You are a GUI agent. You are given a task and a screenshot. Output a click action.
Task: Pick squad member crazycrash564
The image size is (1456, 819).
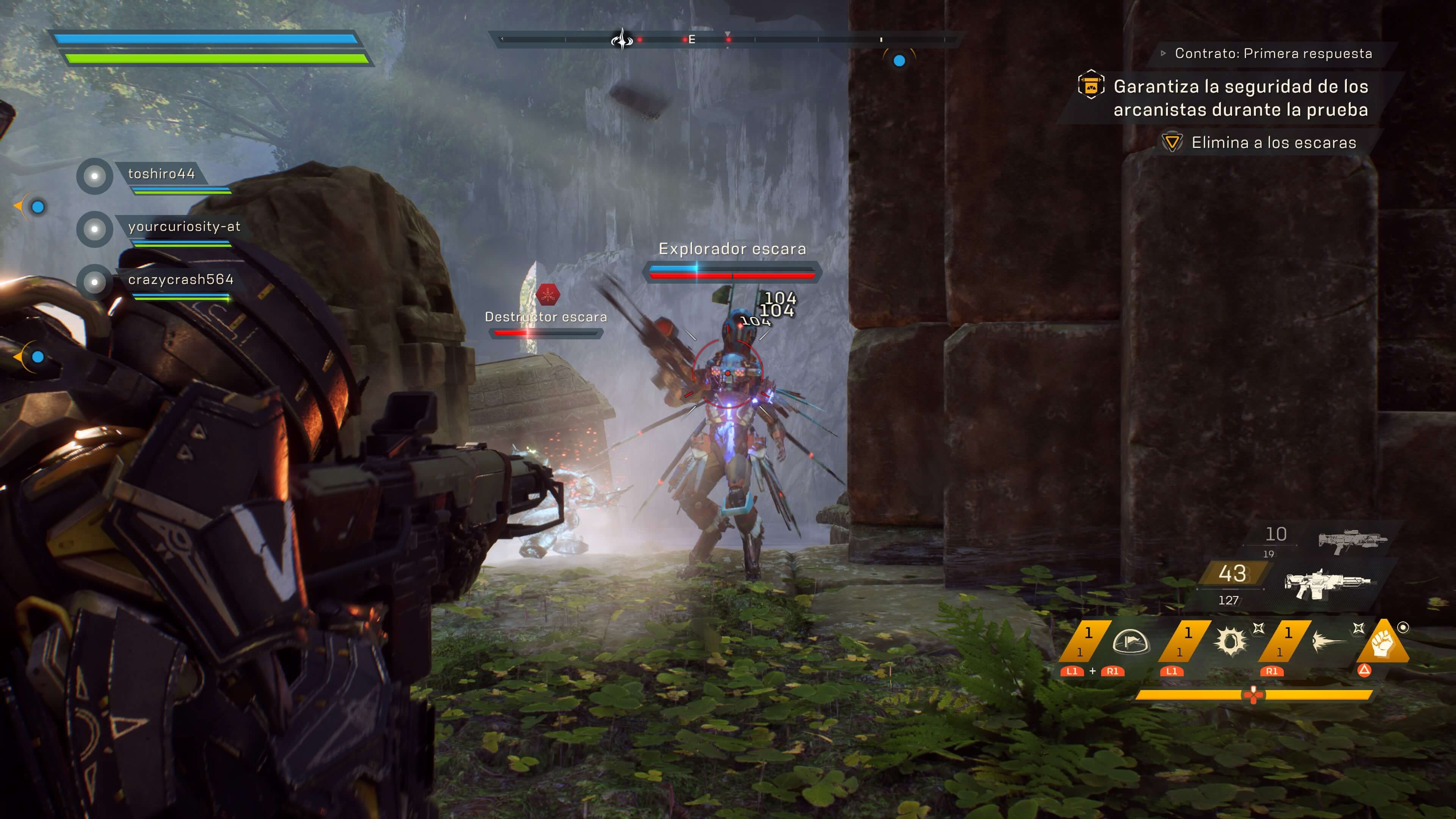[x=180, y=280]
